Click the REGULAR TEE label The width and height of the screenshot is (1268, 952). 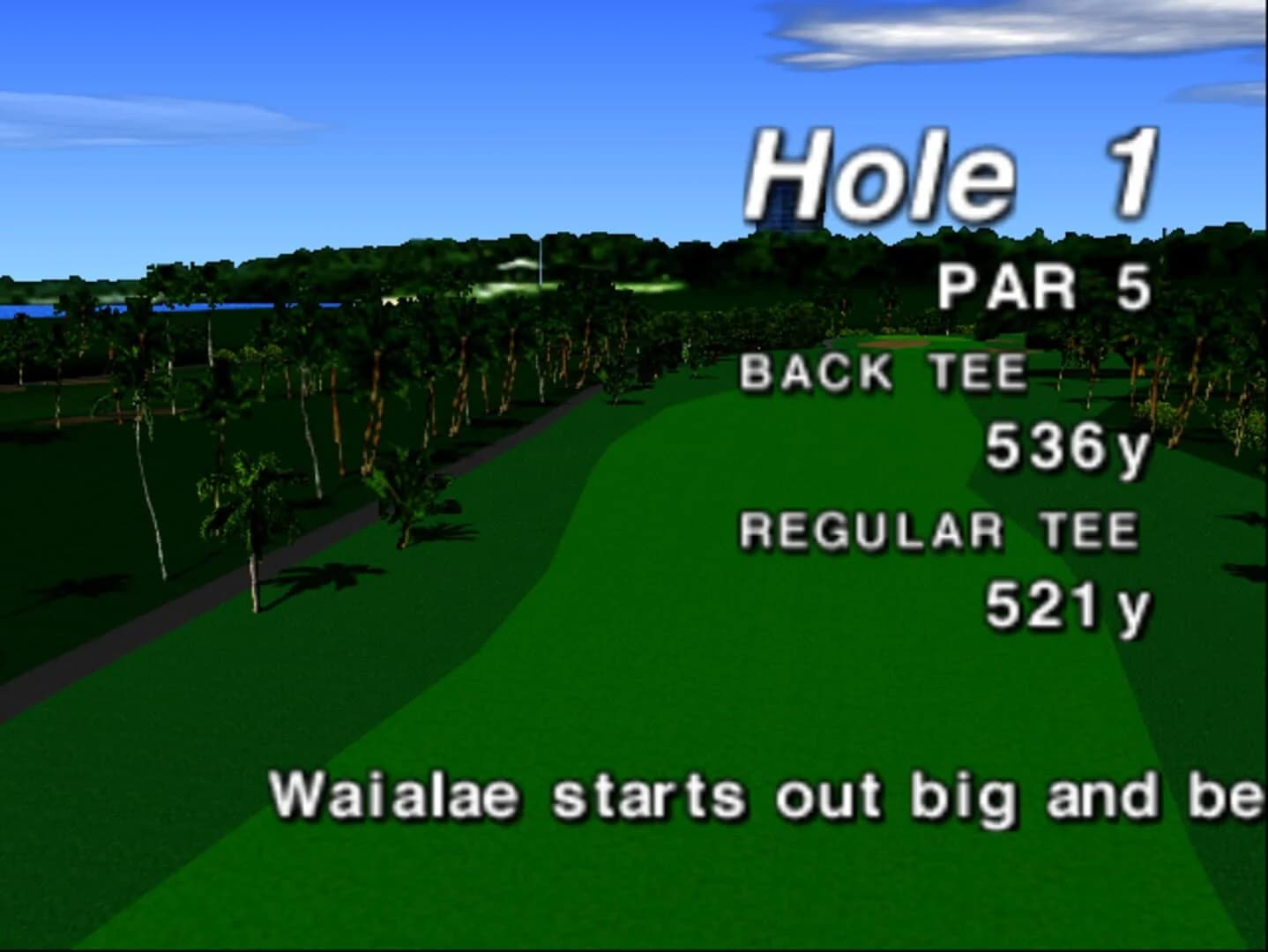[x=939, y=531]
